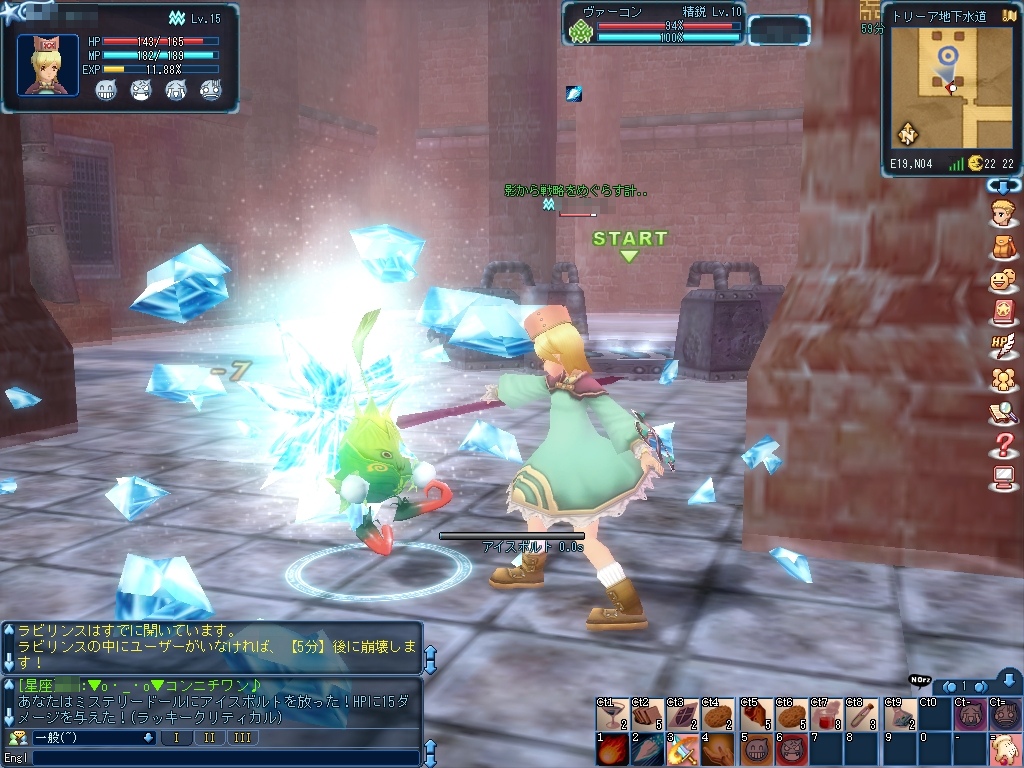Click the compass N button on minimap
Viewport: 1024px width, 768px height.
coord(907,134)
